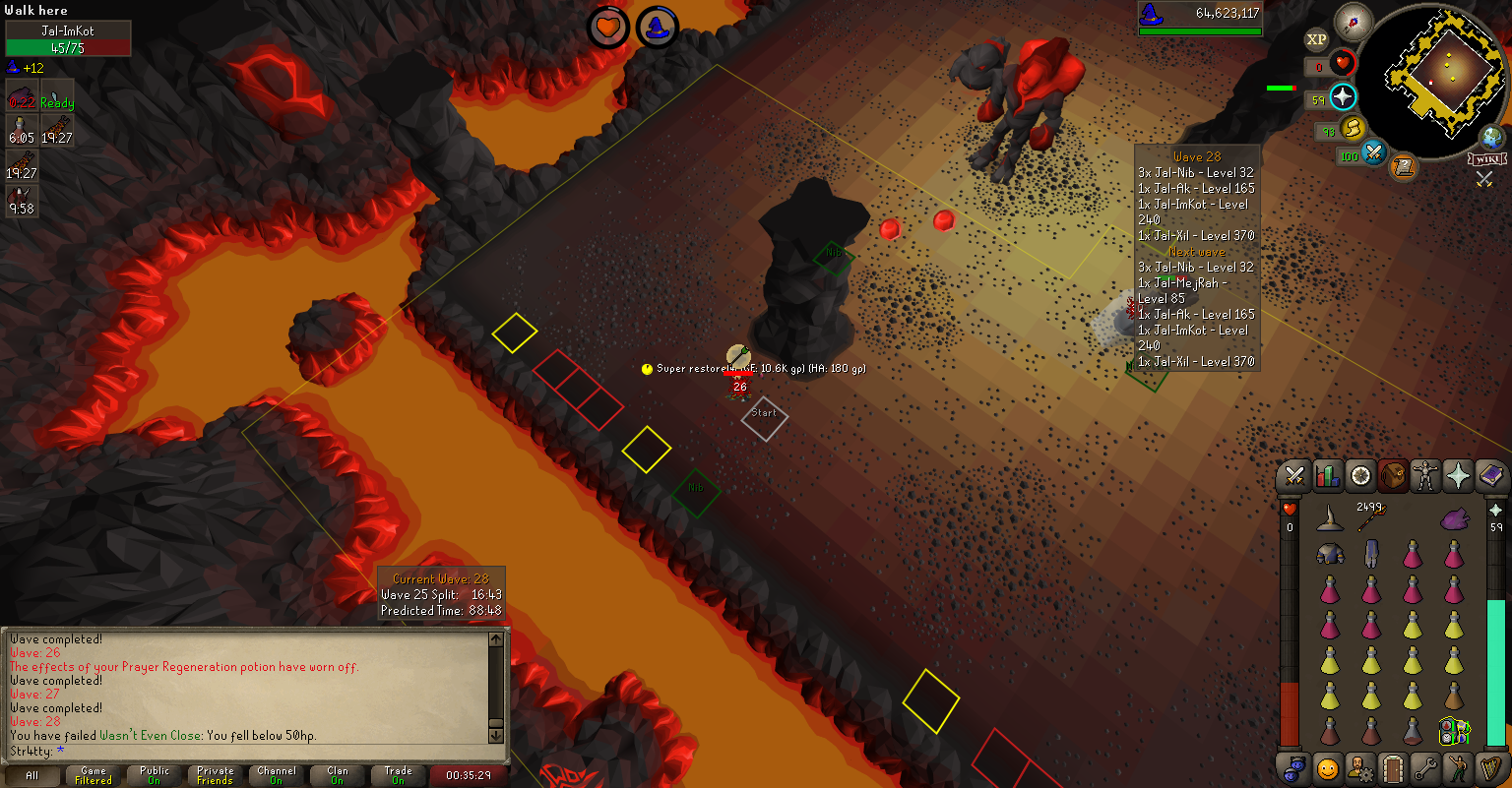The image size is (1512, 788).
Task: Open the Settings wrench tab
Action: tap(1425, 767)
